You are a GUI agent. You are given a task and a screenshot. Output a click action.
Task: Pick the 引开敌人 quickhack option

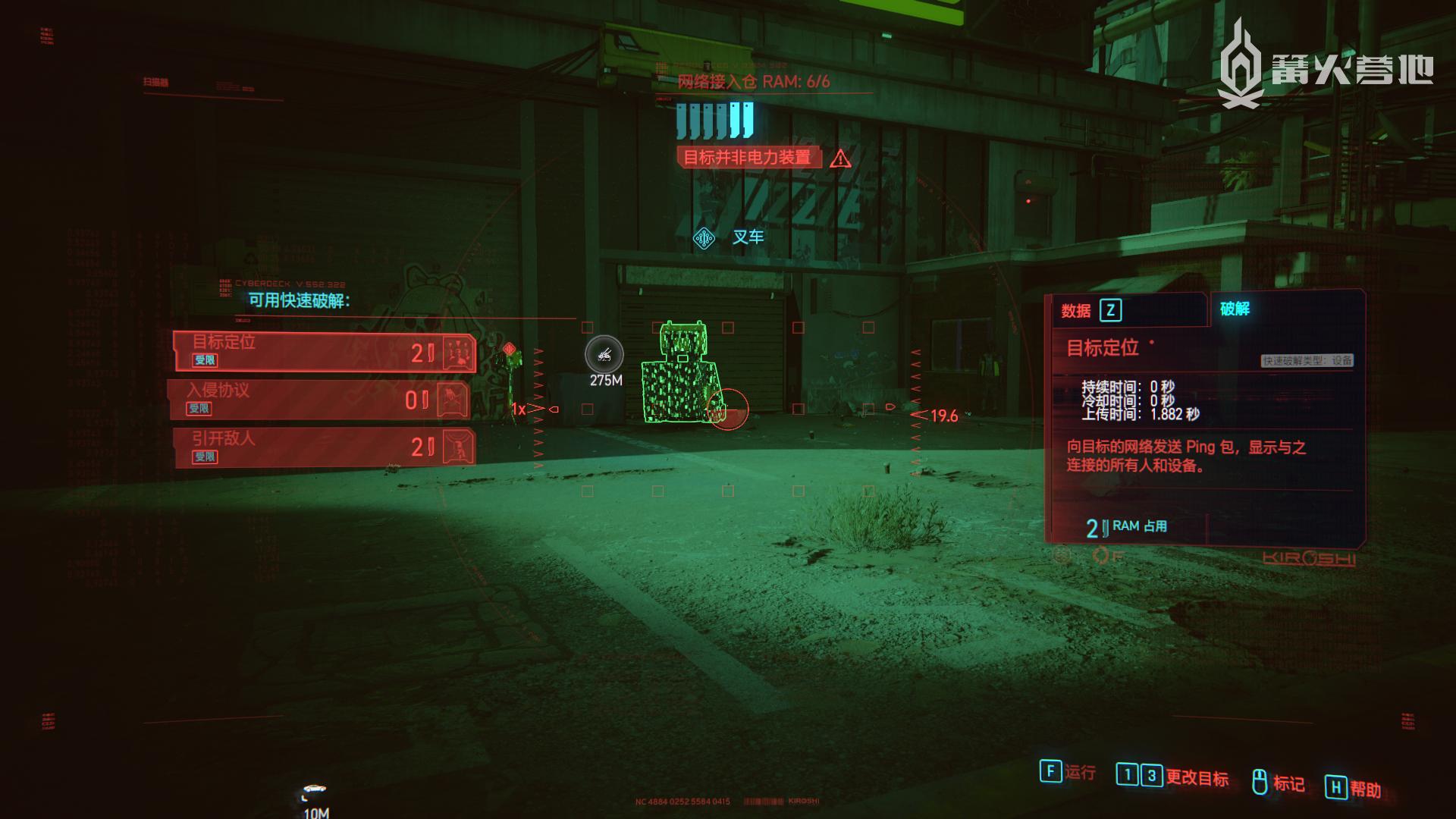tap(324, 447)
